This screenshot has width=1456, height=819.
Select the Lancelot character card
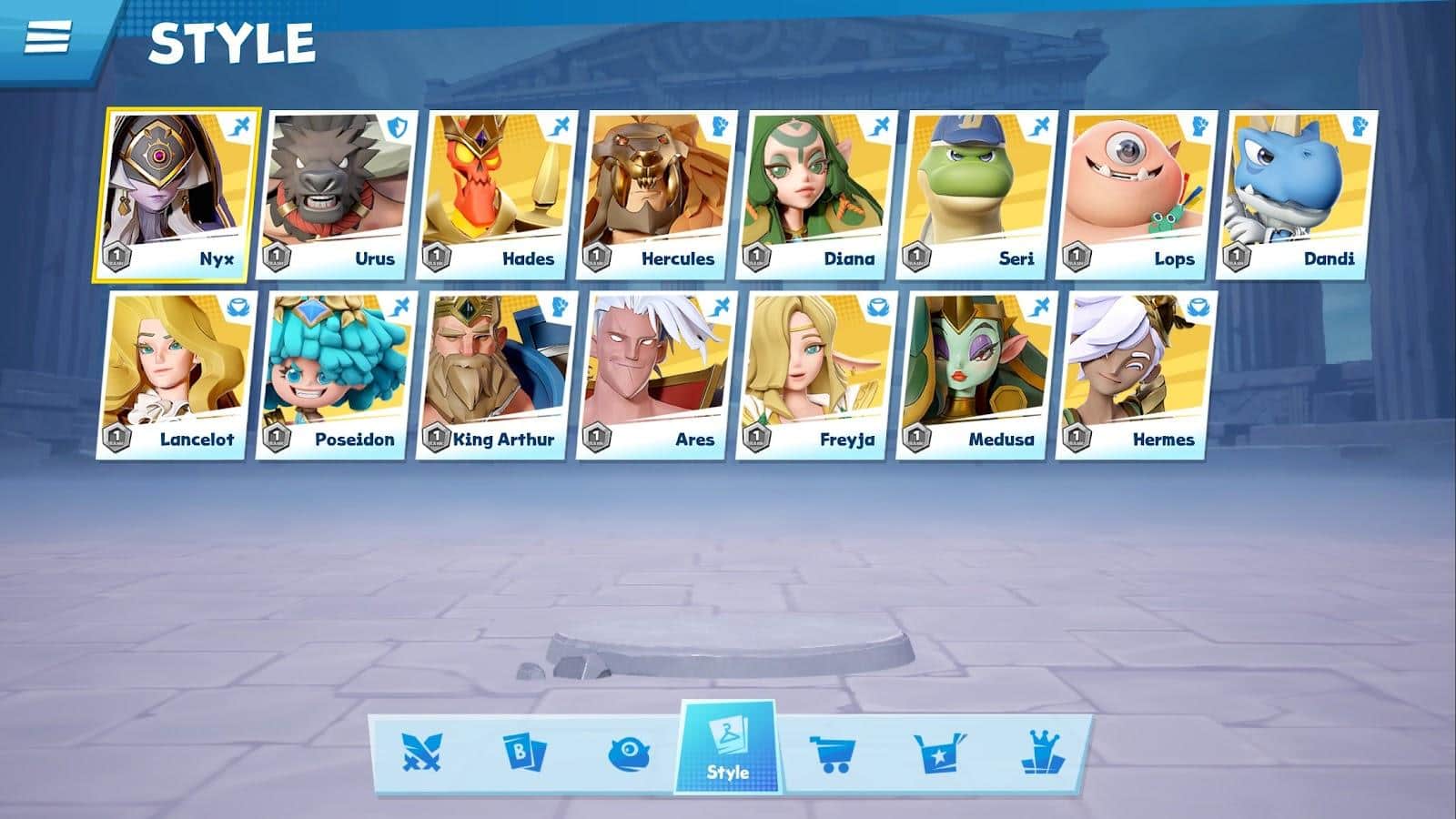[177, 375]
